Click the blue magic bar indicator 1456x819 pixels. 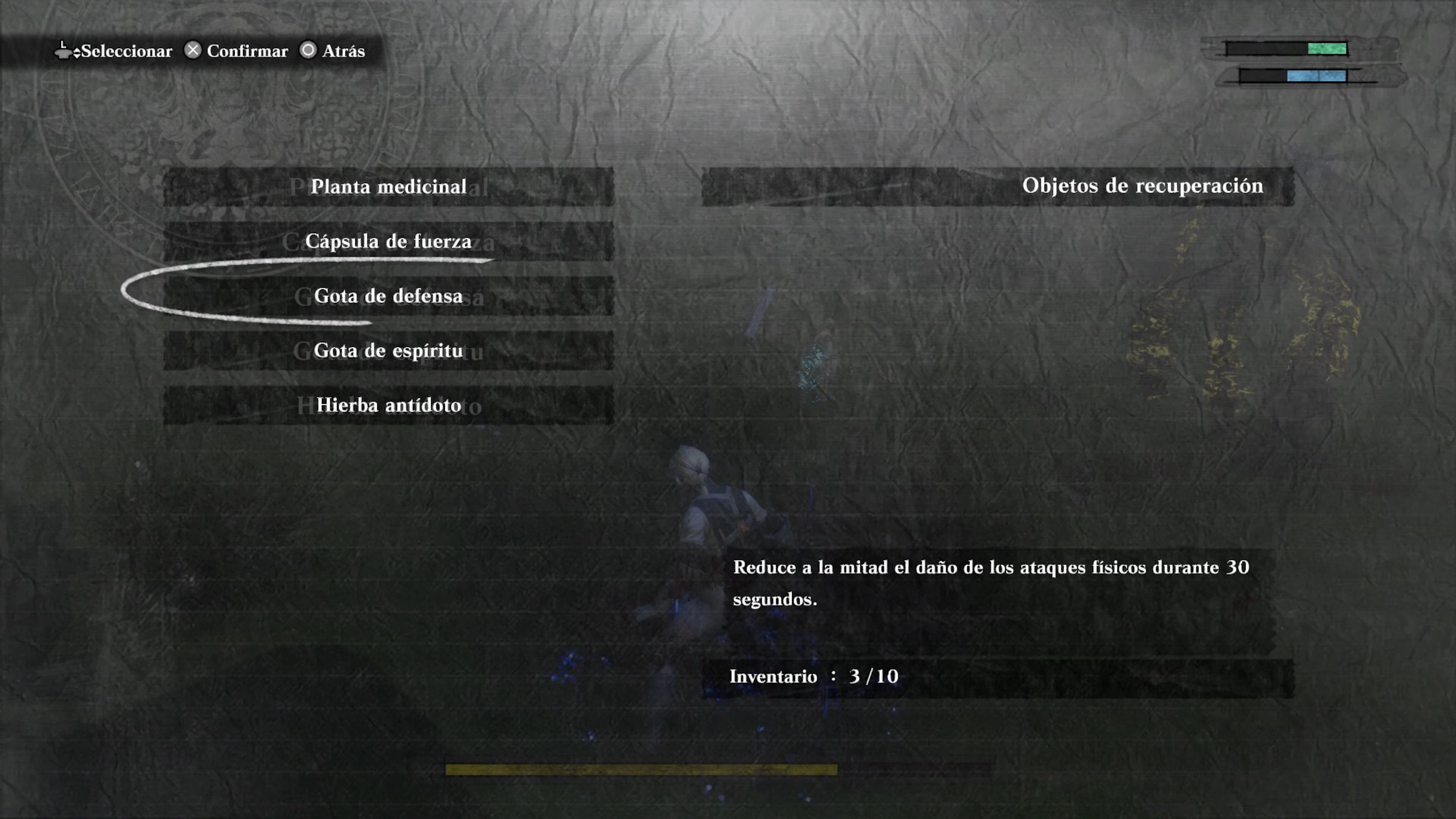pyautogui.click(x=1317, y=76)
